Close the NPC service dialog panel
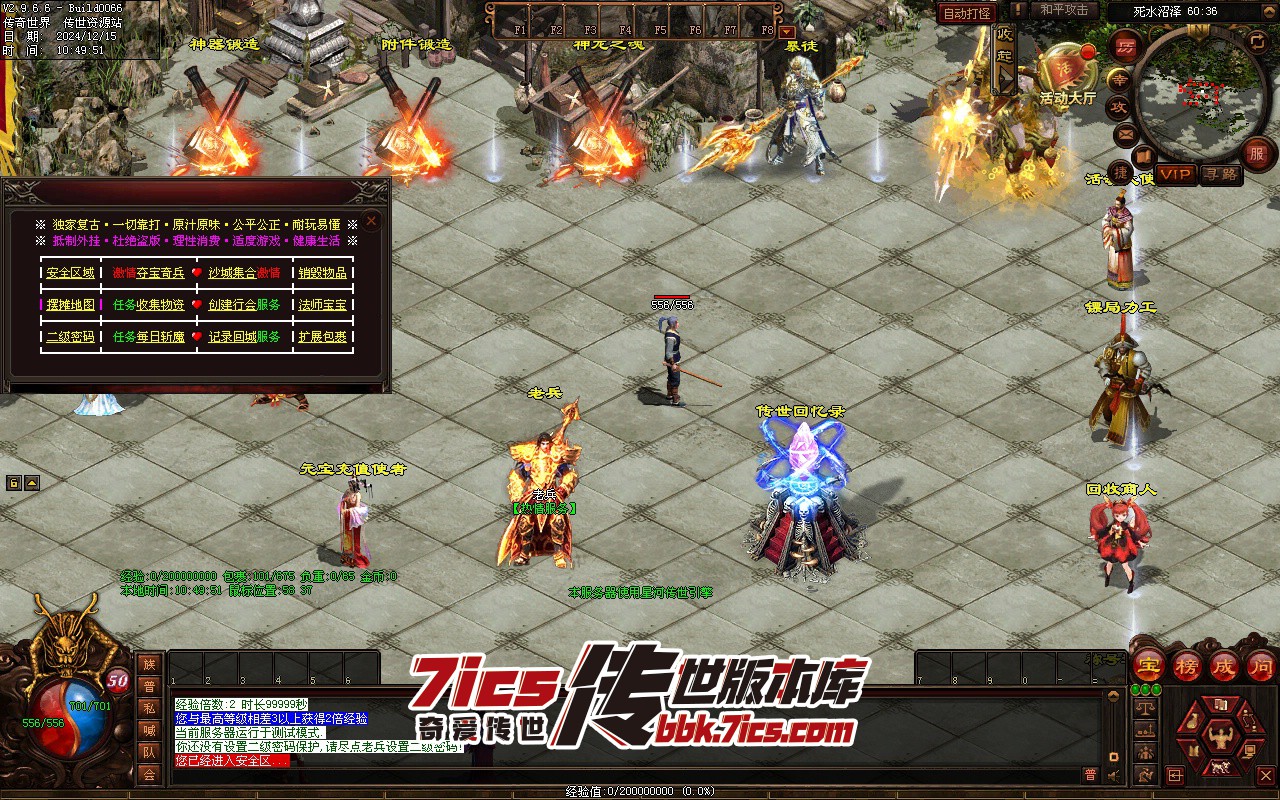Viewport: 1280px width, 800px height. [x=371, y=221]
